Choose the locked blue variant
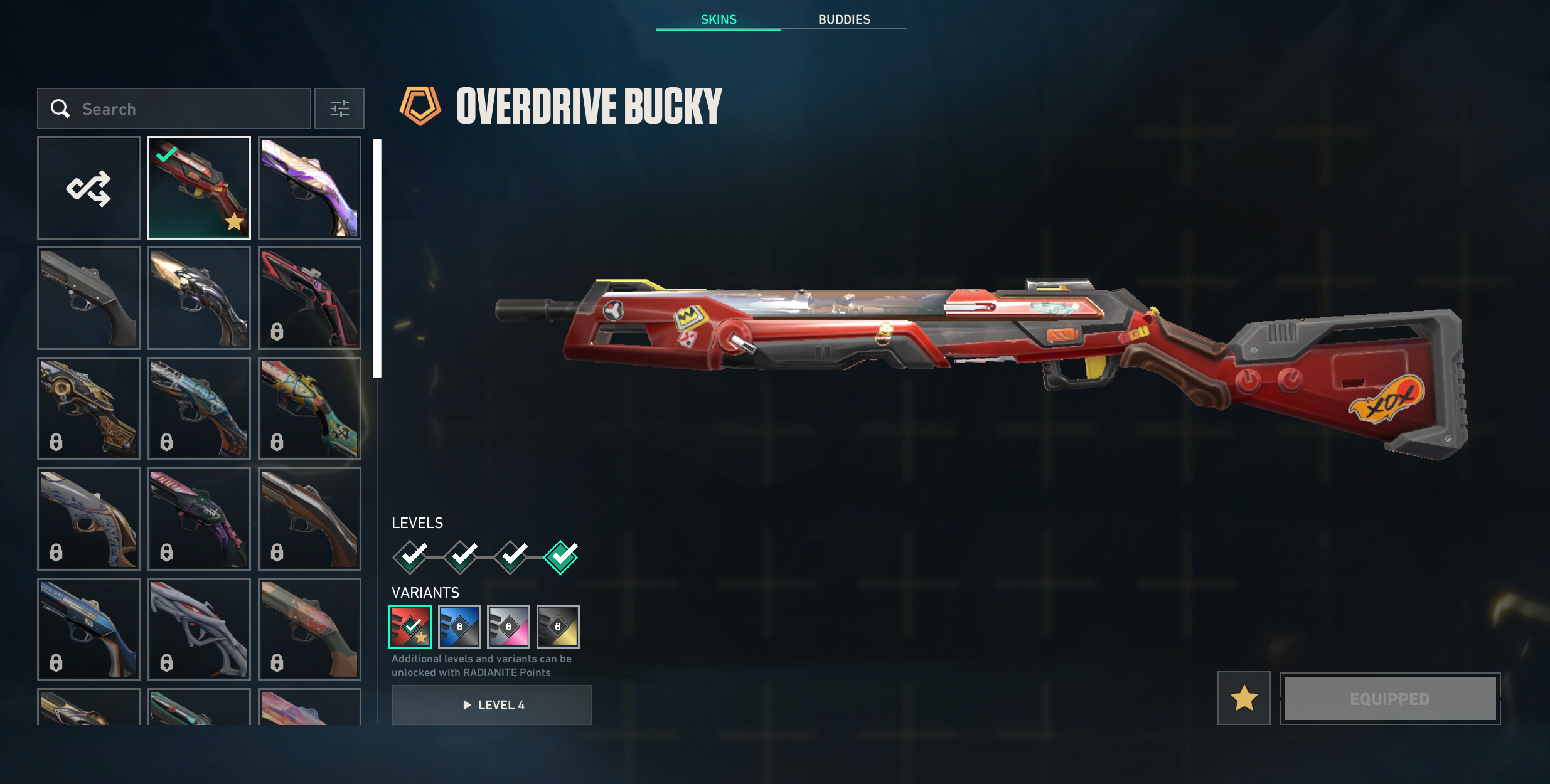This screenshot has height=784, width=1550. [459, 627]
